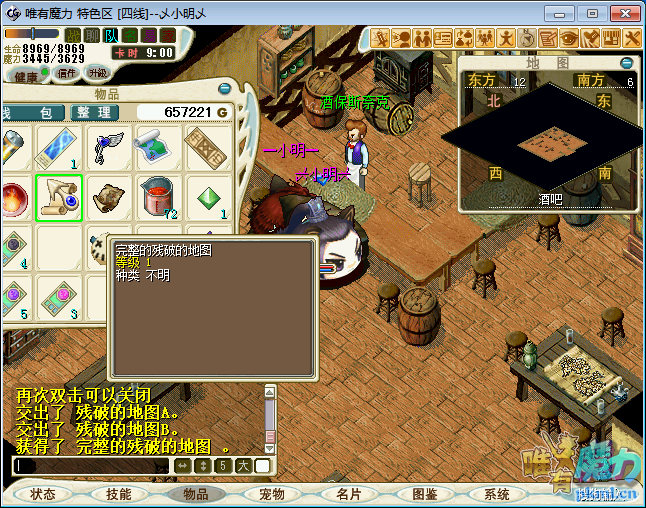The width and height of the screenshot is (646, 508).
Task: Open the 名片 name card menu
Action: [x=348, y=494]
